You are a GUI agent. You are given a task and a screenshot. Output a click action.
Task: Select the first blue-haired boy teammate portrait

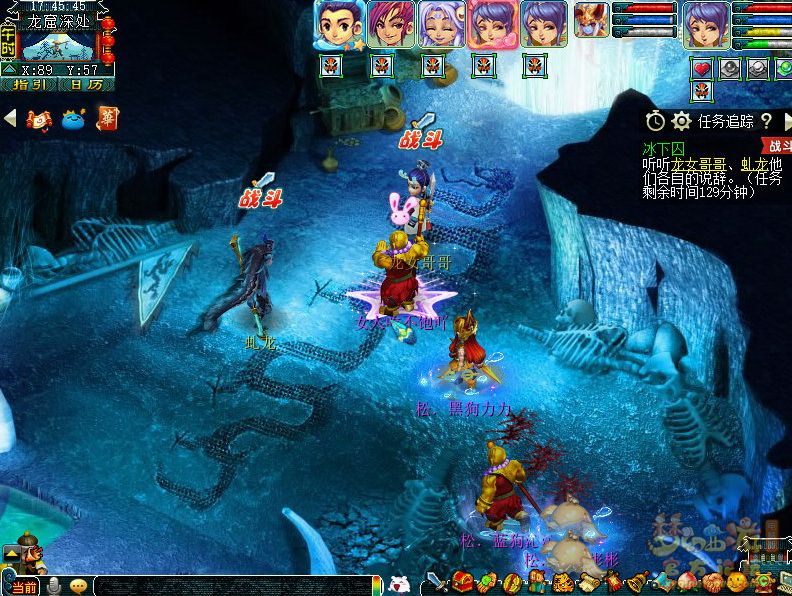pos(338,24)
